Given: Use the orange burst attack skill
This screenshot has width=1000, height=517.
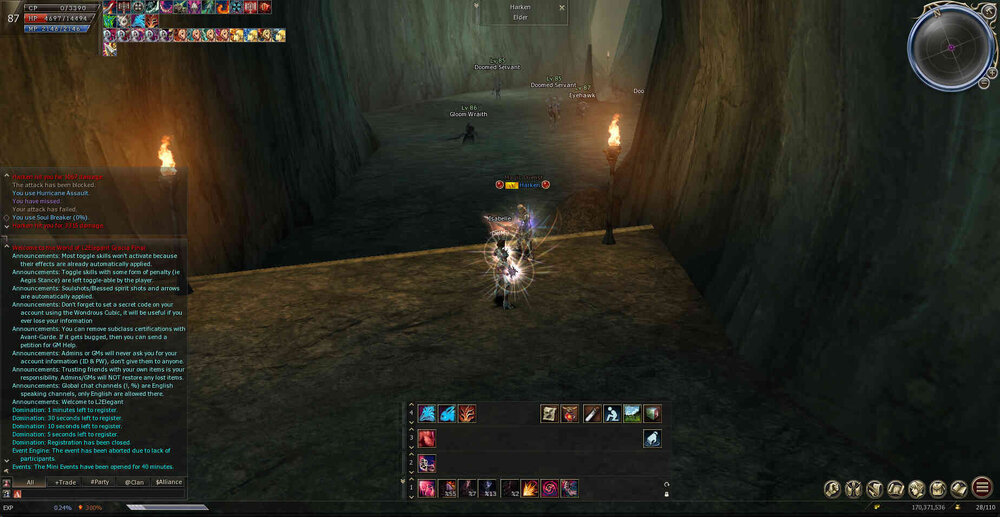Looking at the screenshot, I should (530, 488).
